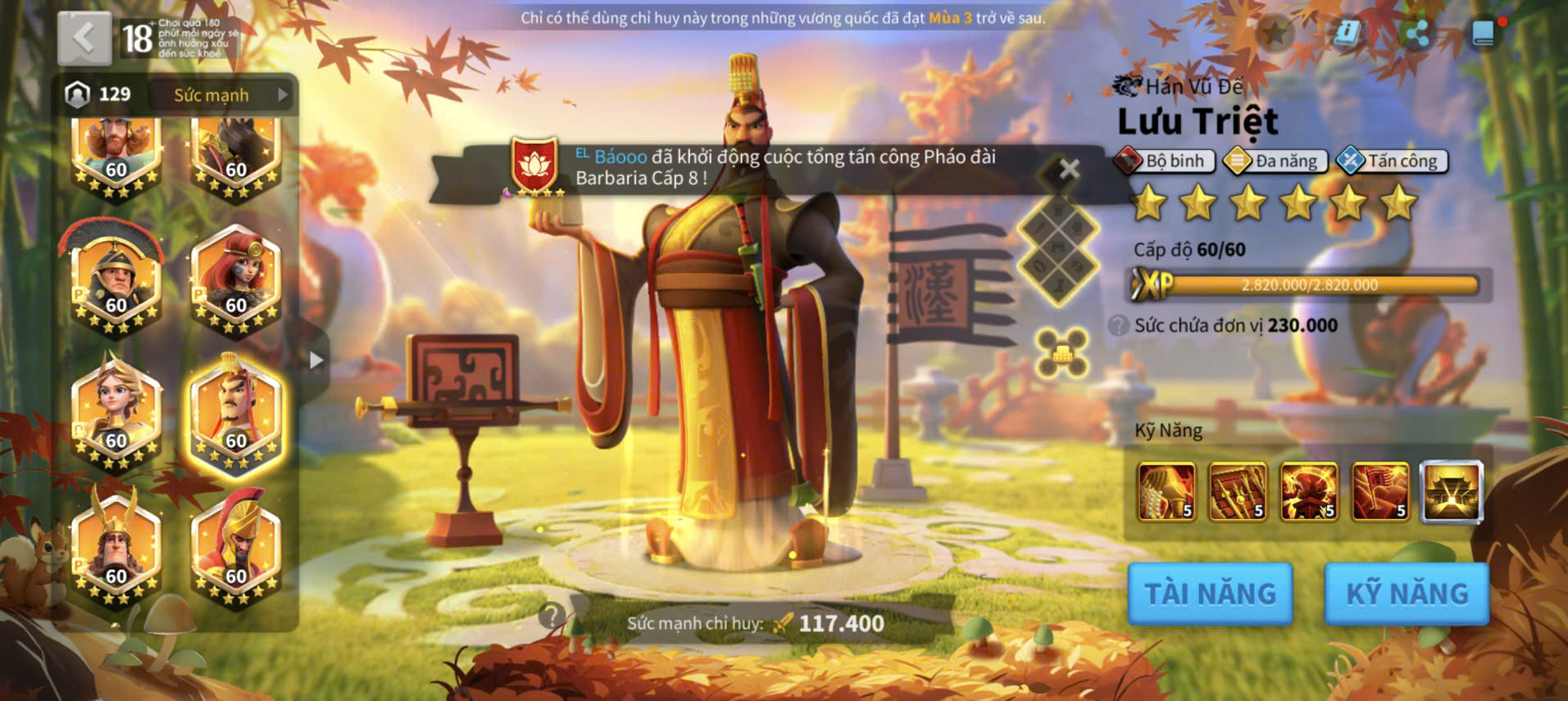Image resolution: width=1568 pixels, height=701 pixels.
Task: Open the TÀI NĂNG talents screen
Action: click(x=1210, y=594)
